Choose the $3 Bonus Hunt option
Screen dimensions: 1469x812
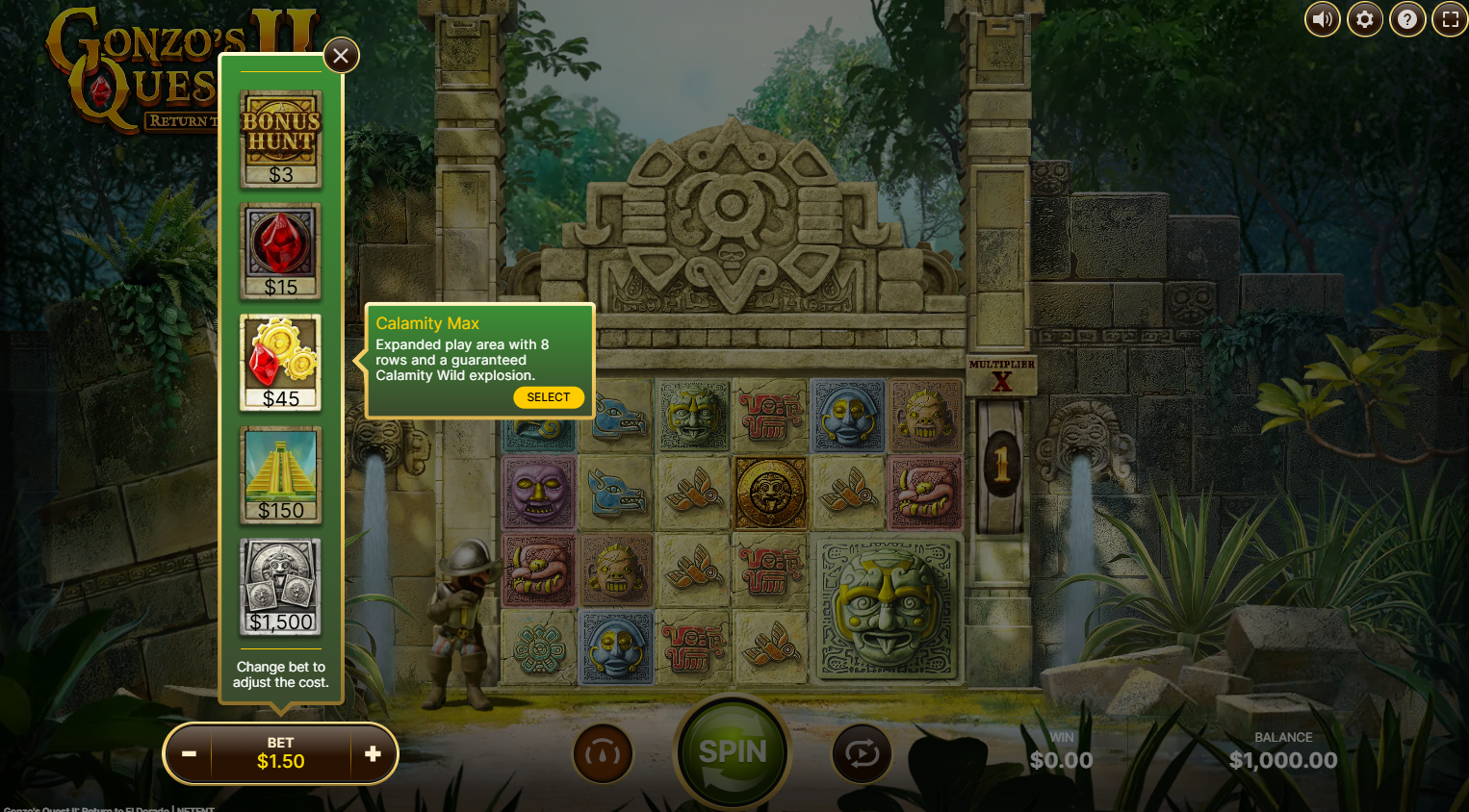[281, 140]
